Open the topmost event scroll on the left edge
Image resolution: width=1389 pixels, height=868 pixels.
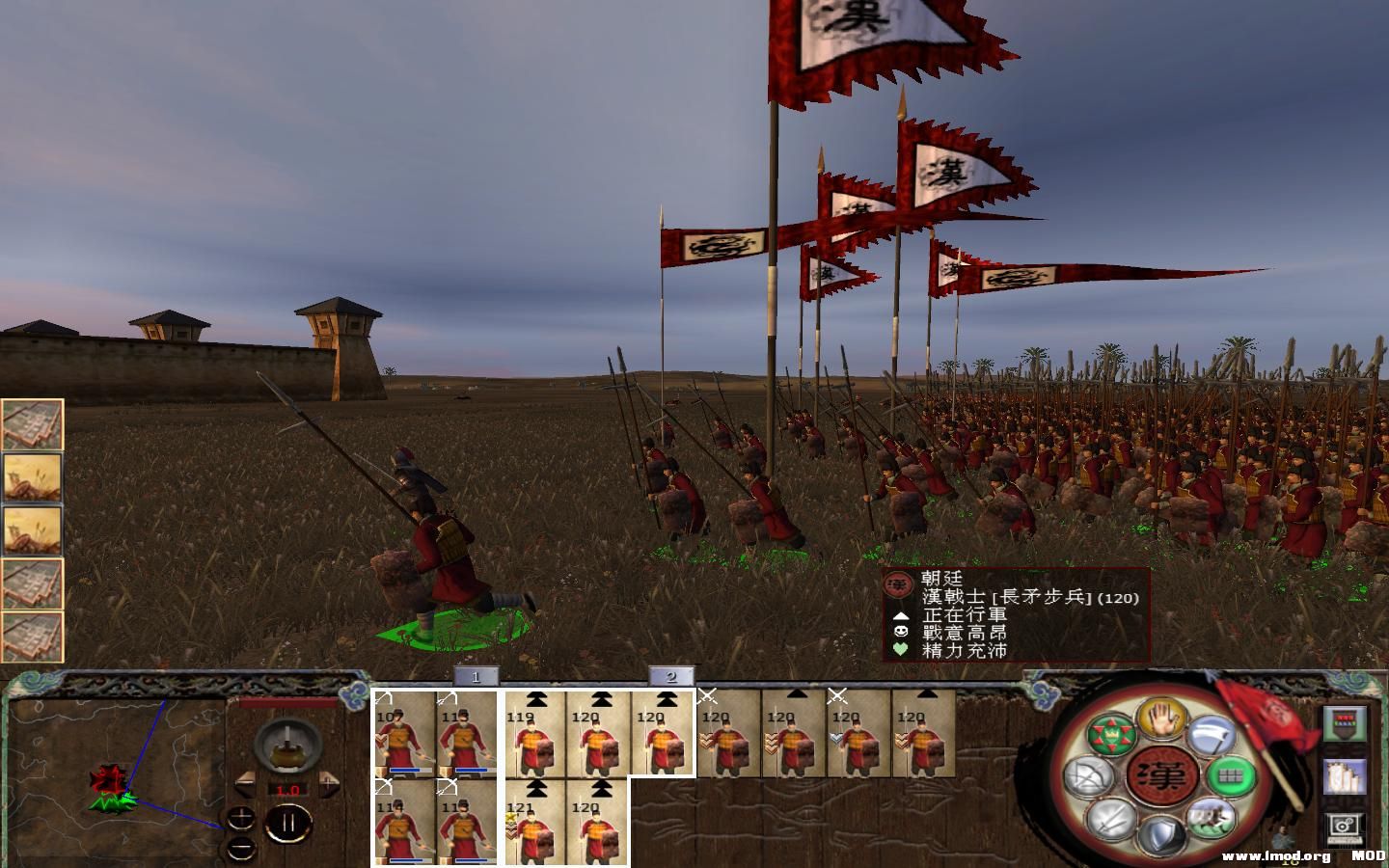32,422
